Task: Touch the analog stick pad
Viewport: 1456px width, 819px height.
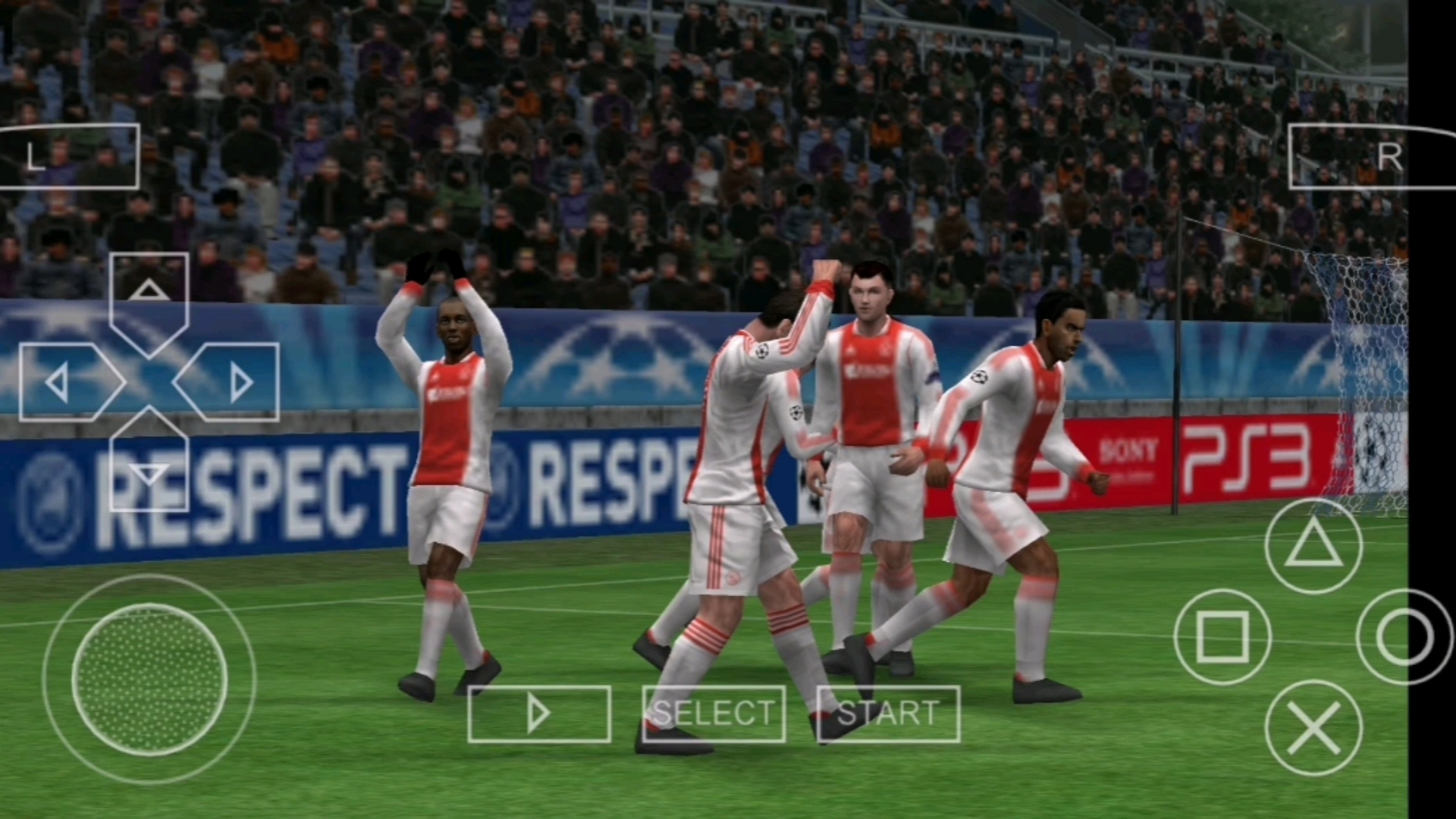Action: (149, 679)
